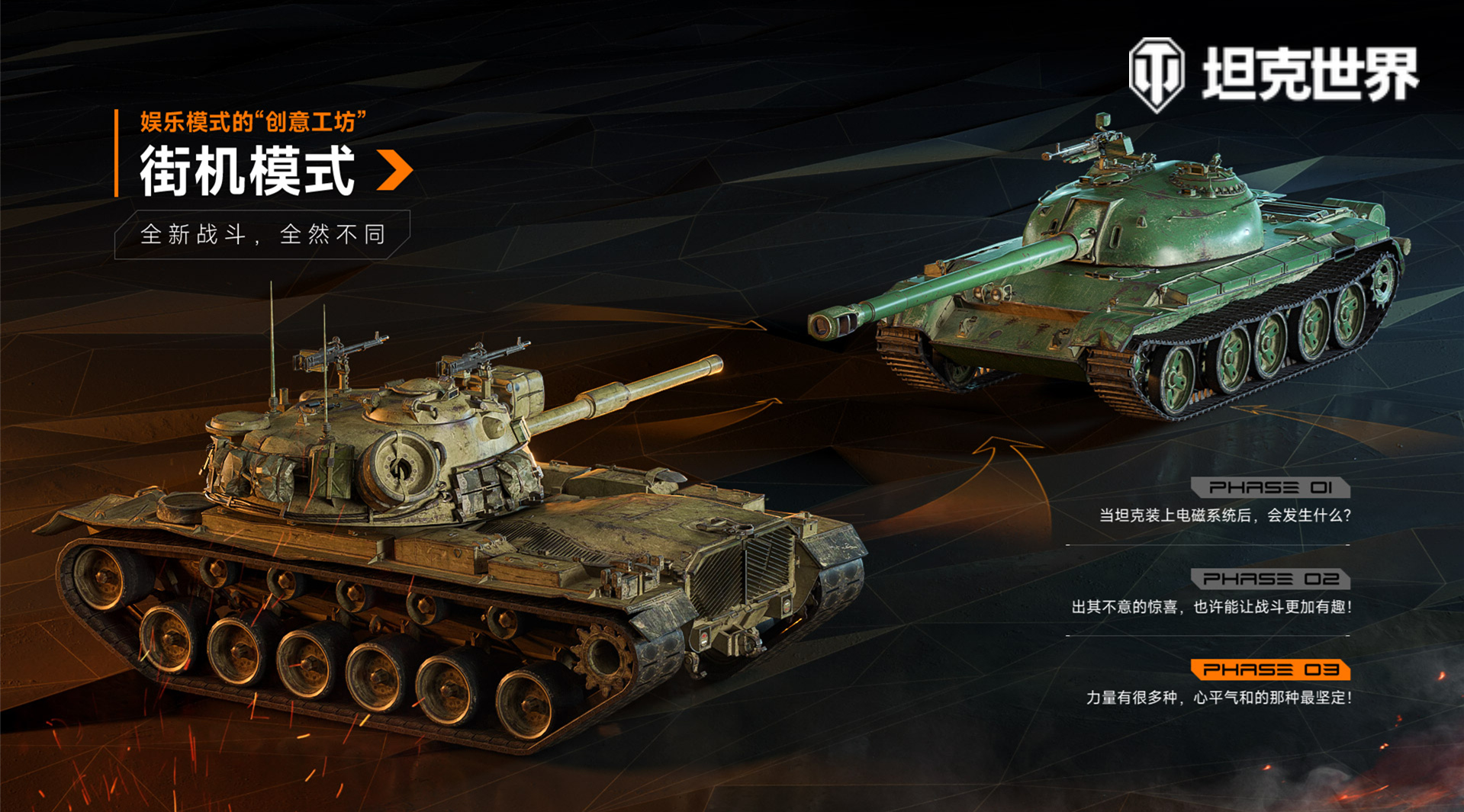Open the highlighted PHASE 03 tab

click(x=1270, y=670)
